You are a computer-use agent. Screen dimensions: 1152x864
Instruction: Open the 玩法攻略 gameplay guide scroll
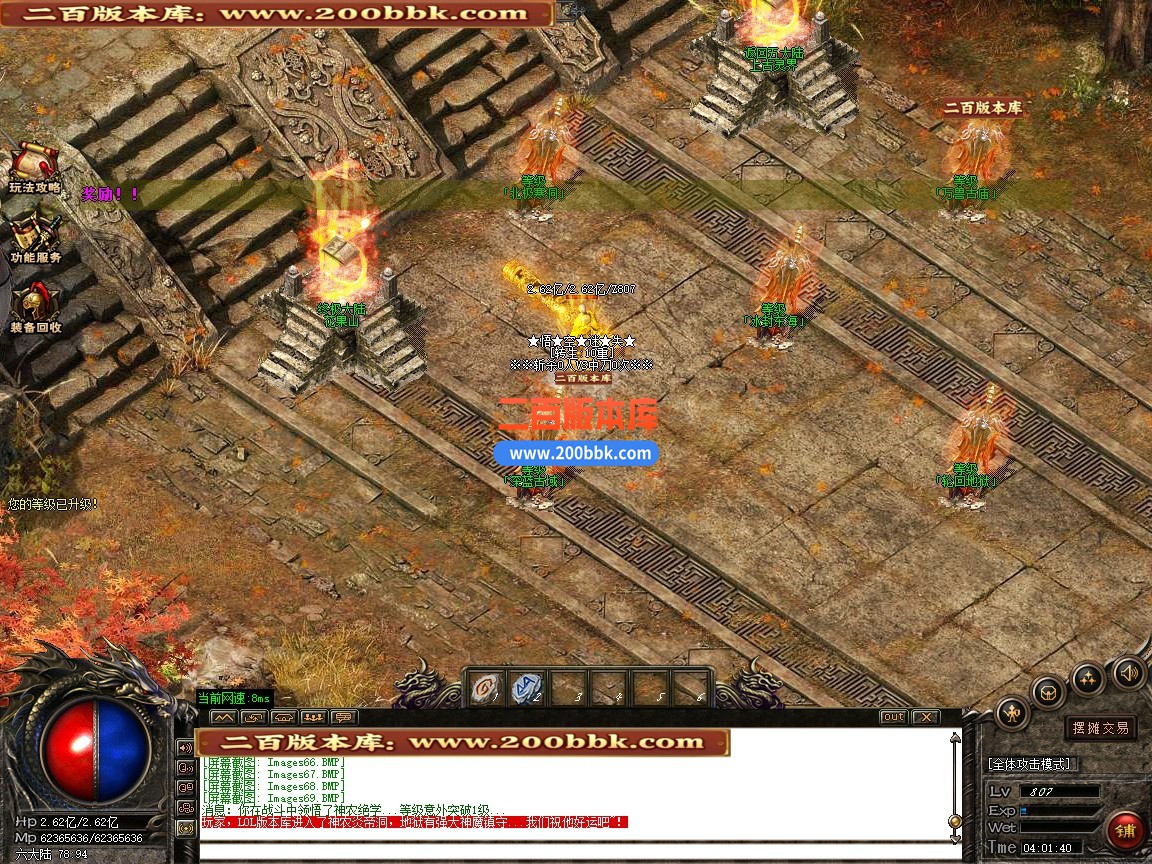tap(35, 164)
